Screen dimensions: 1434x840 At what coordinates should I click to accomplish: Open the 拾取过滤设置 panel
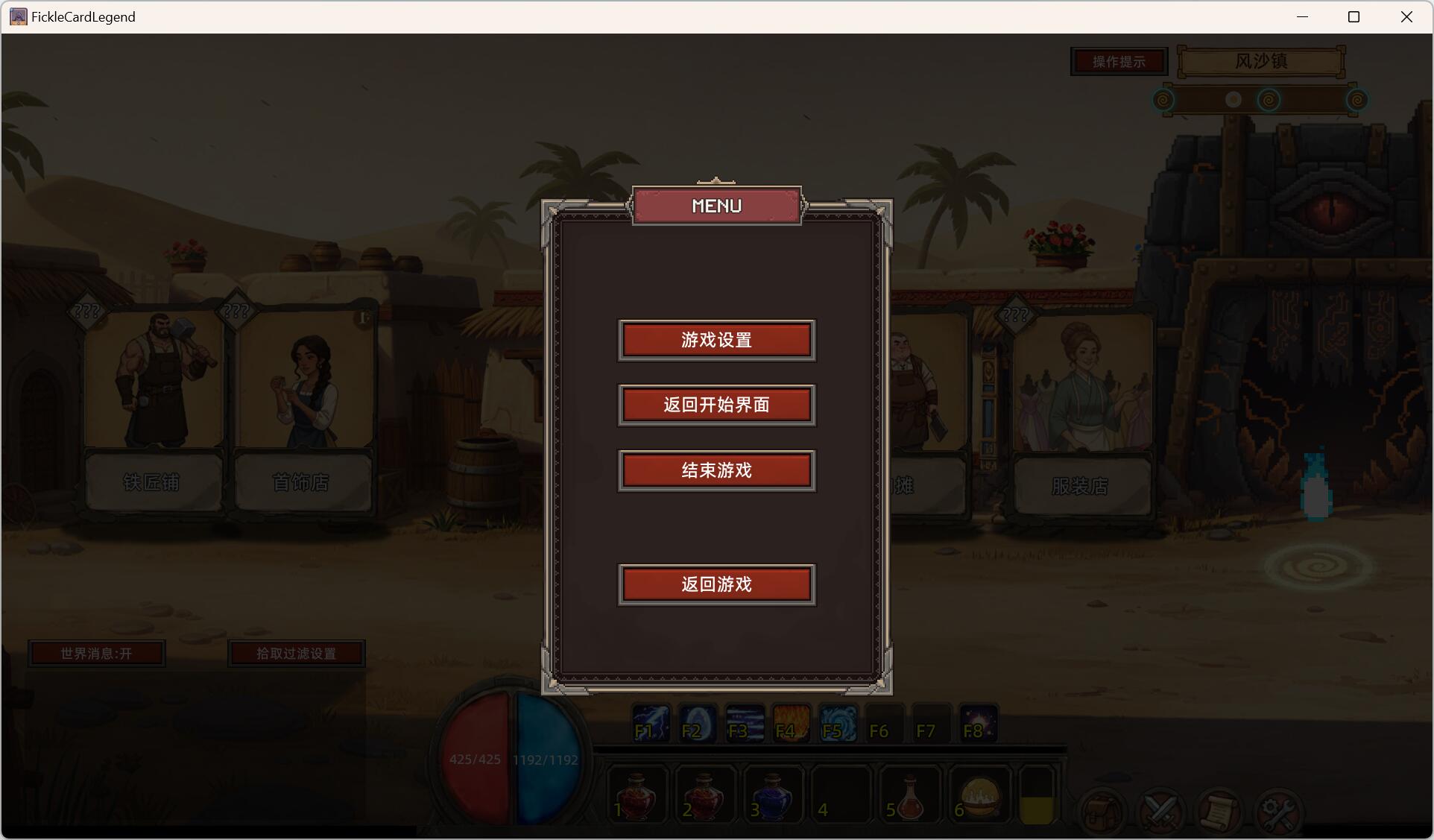pyautogui.click(x=297, y=653)
